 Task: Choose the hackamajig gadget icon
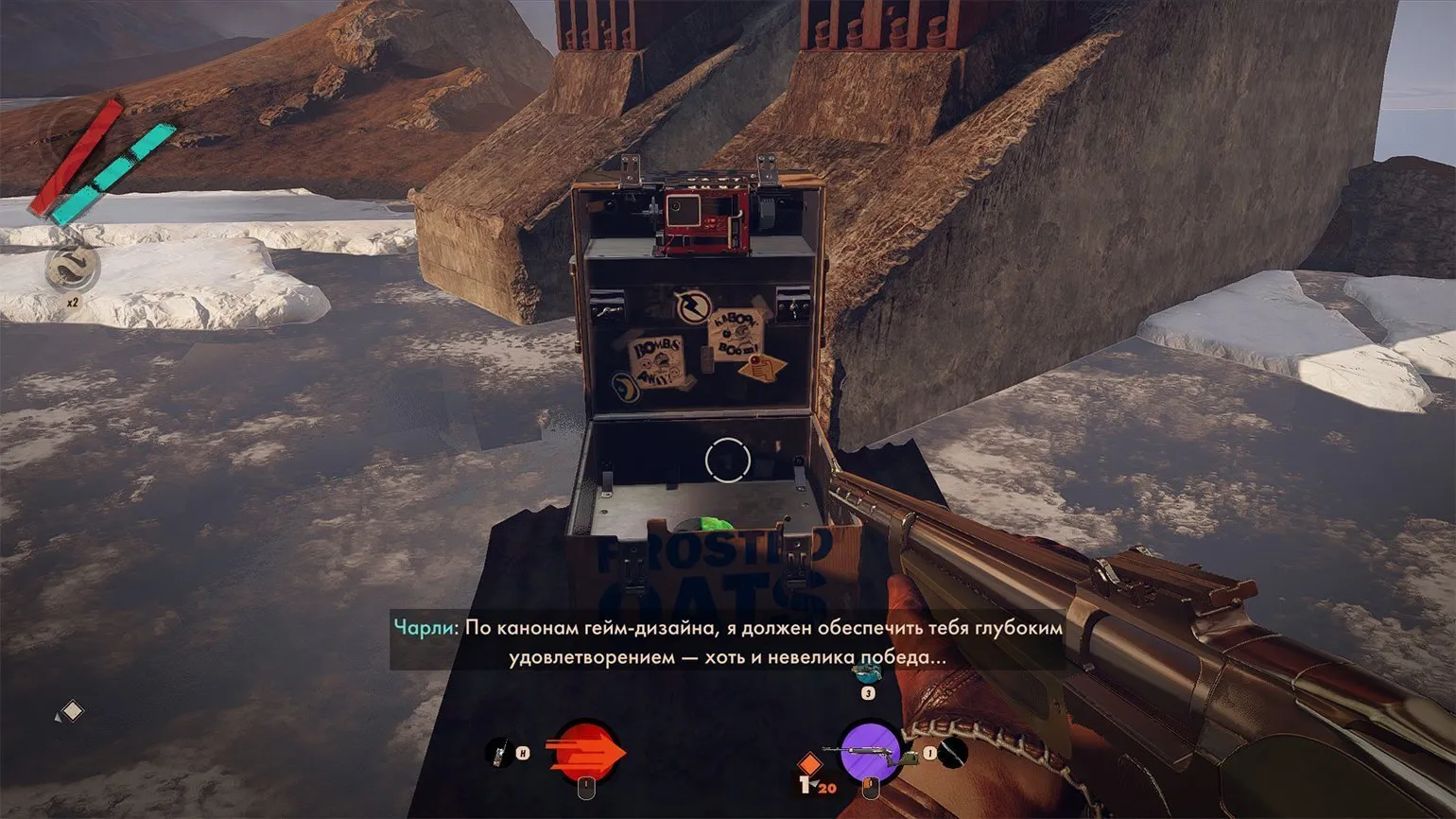pyautogui.click(x=499, y=753)
